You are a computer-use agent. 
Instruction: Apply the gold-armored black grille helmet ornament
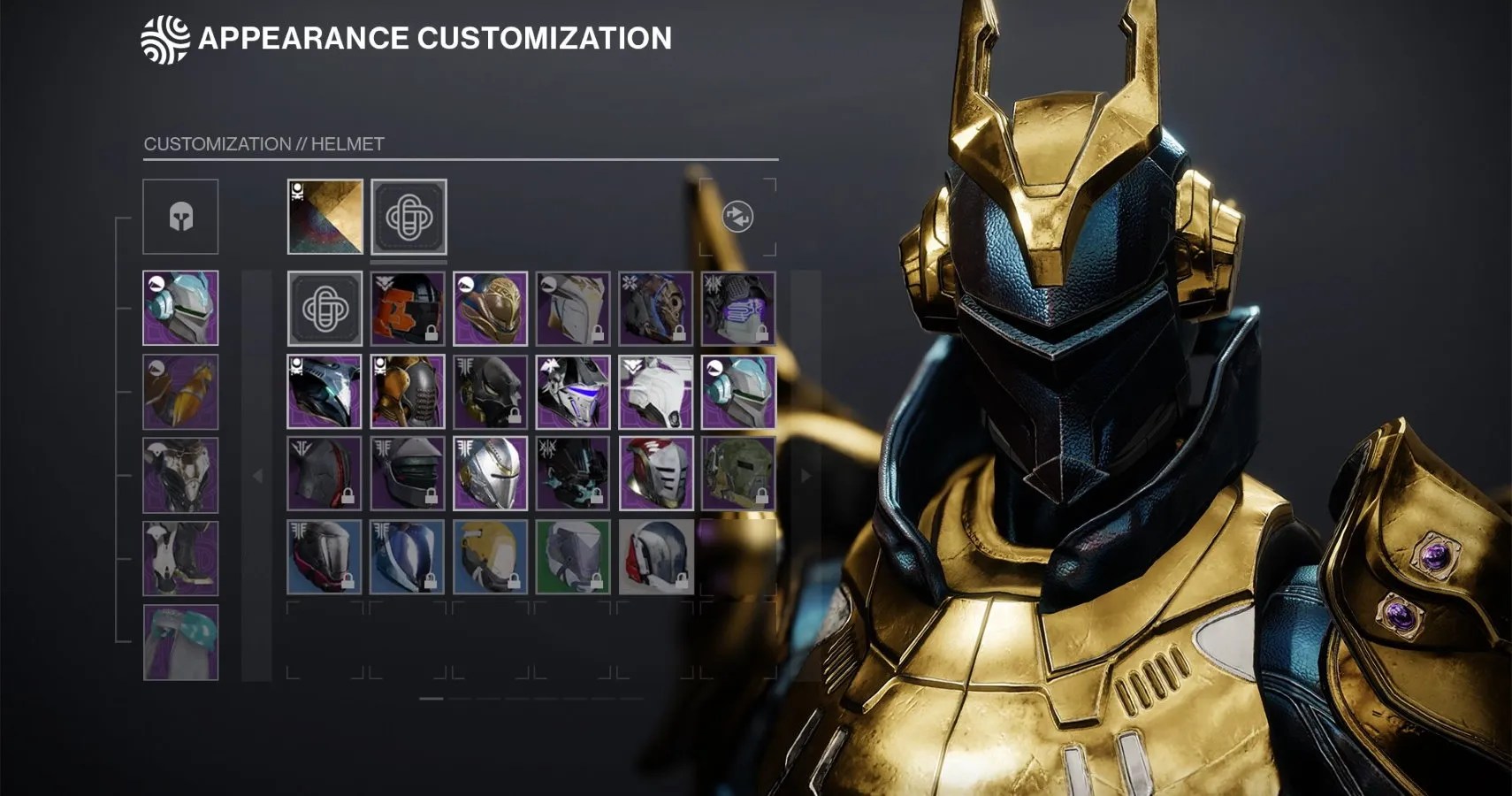click(407, 392)
